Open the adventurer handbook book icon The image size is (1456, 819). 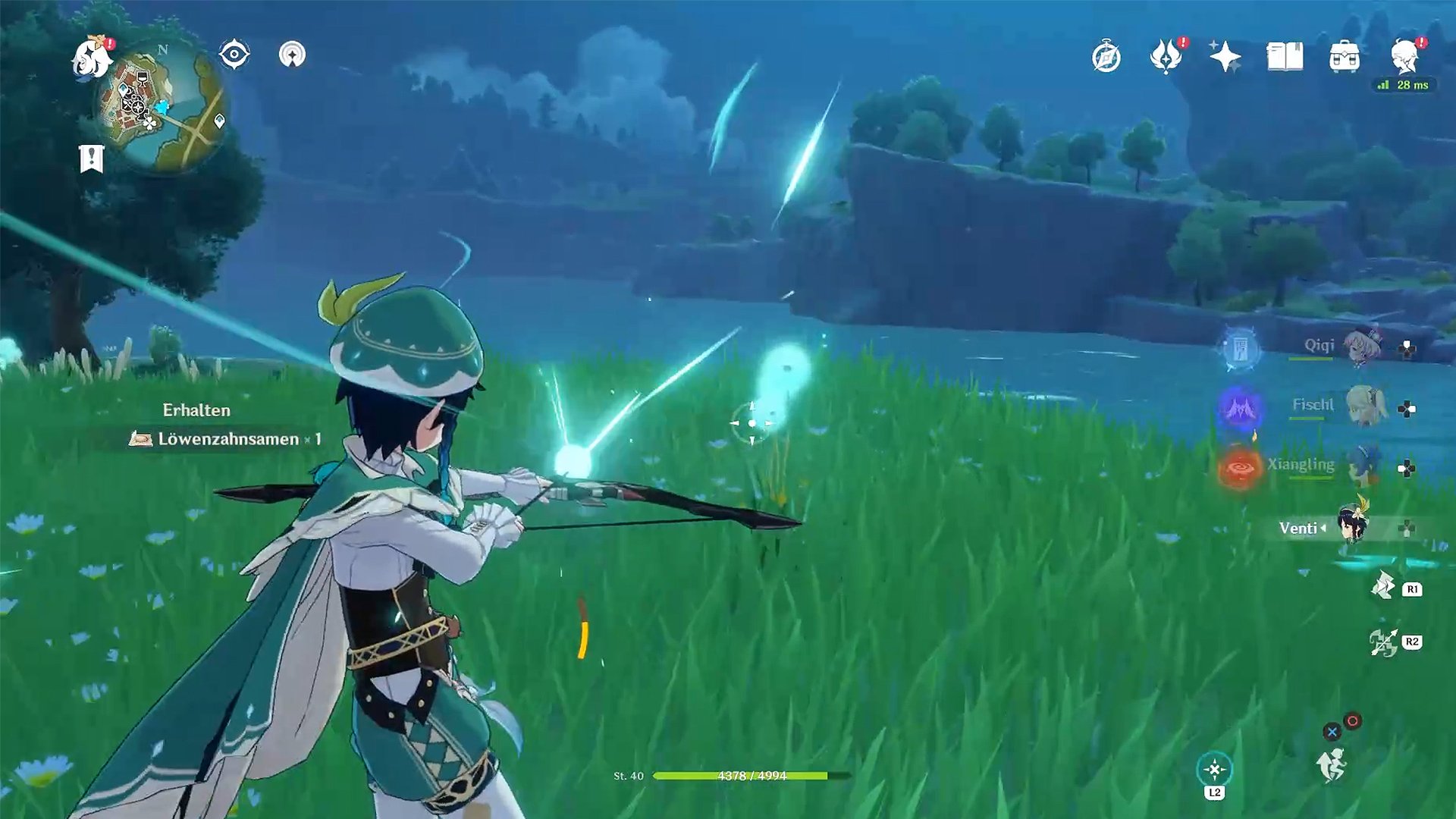click(x=1285, y=57)
